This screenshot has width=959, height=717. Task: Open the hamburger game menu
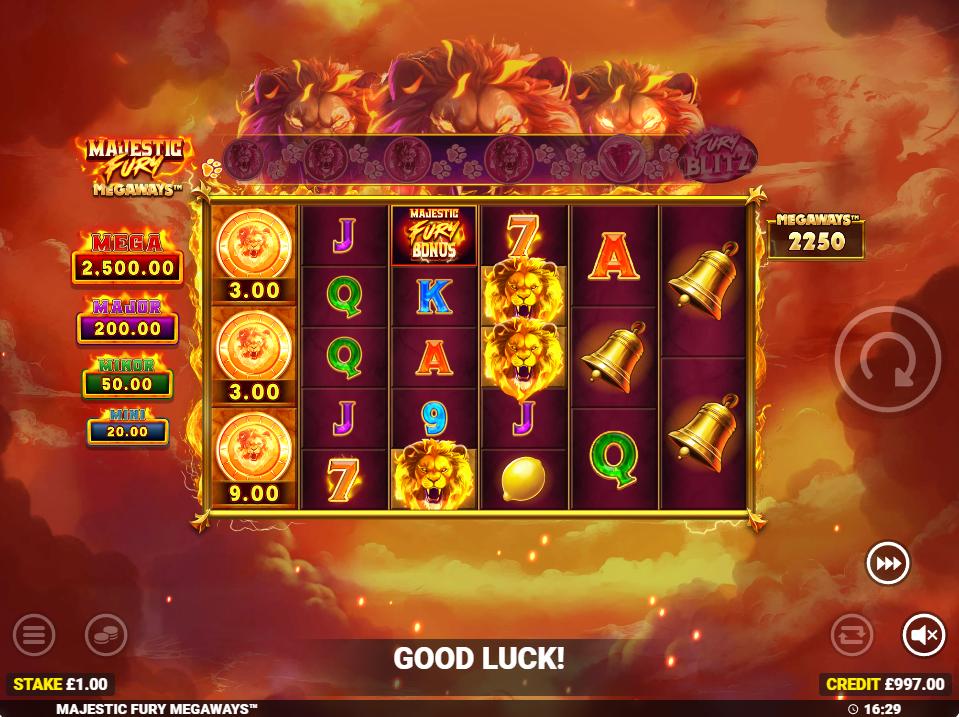[x=34, y=634]
